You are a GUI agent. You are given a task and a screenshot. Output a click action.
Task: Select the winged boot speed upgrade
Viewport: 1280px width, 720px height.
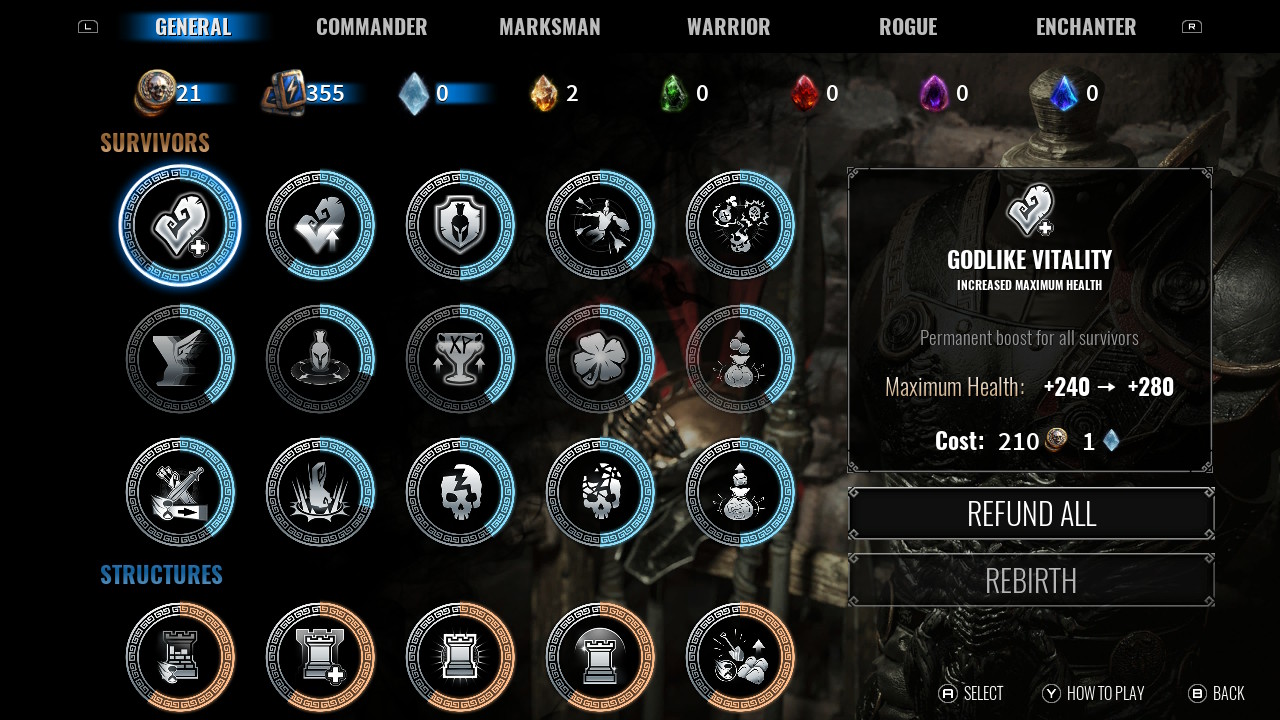tap(180, 359)
